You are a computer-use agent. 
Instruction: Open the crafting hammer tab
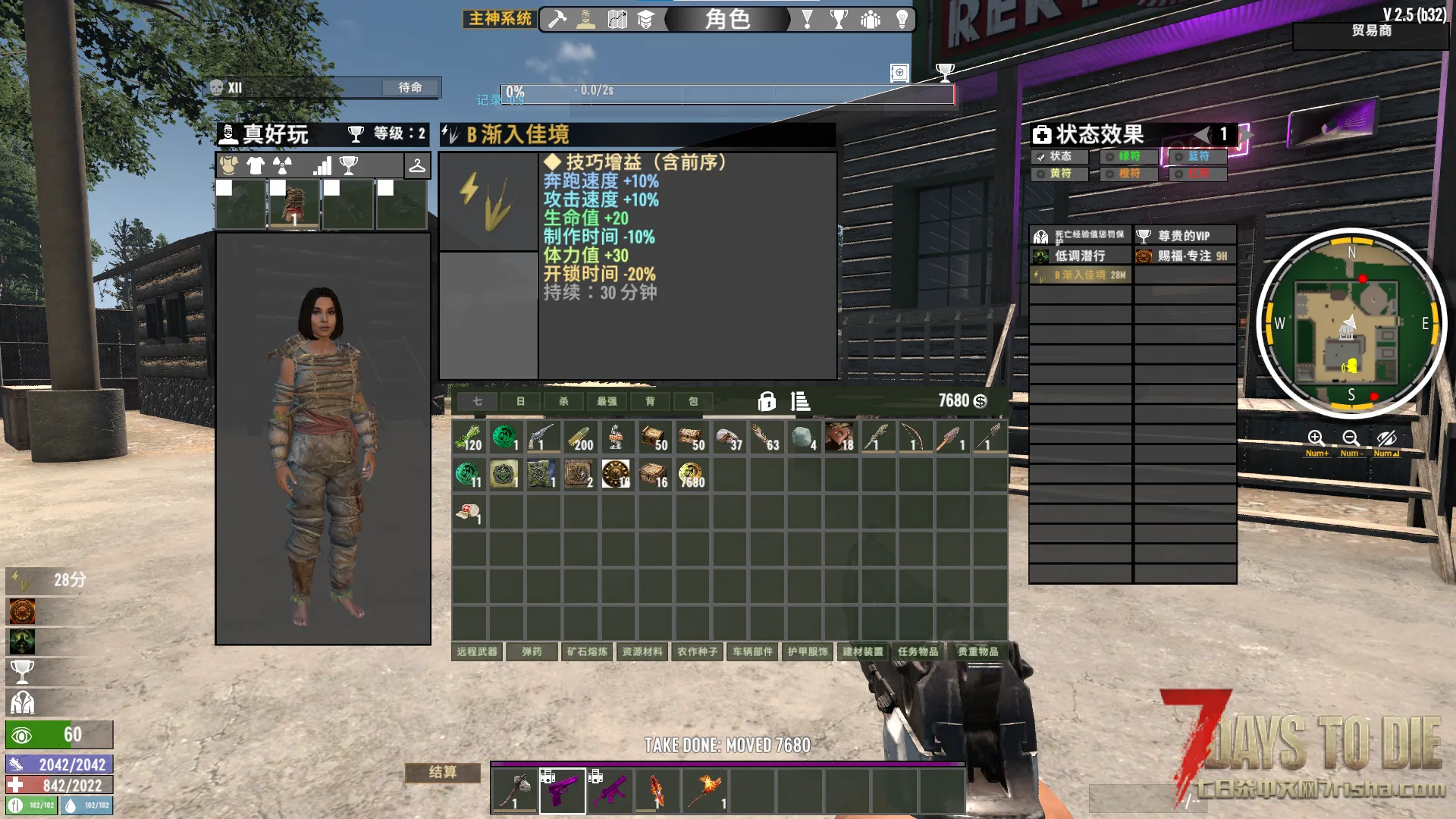point(557,19)
